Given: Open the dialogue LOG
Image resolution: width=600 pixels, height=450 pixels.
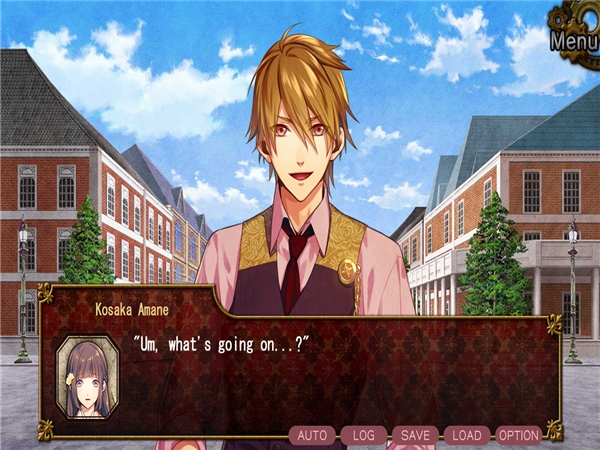Looking at the screenshot, I should tap(364, 435).
